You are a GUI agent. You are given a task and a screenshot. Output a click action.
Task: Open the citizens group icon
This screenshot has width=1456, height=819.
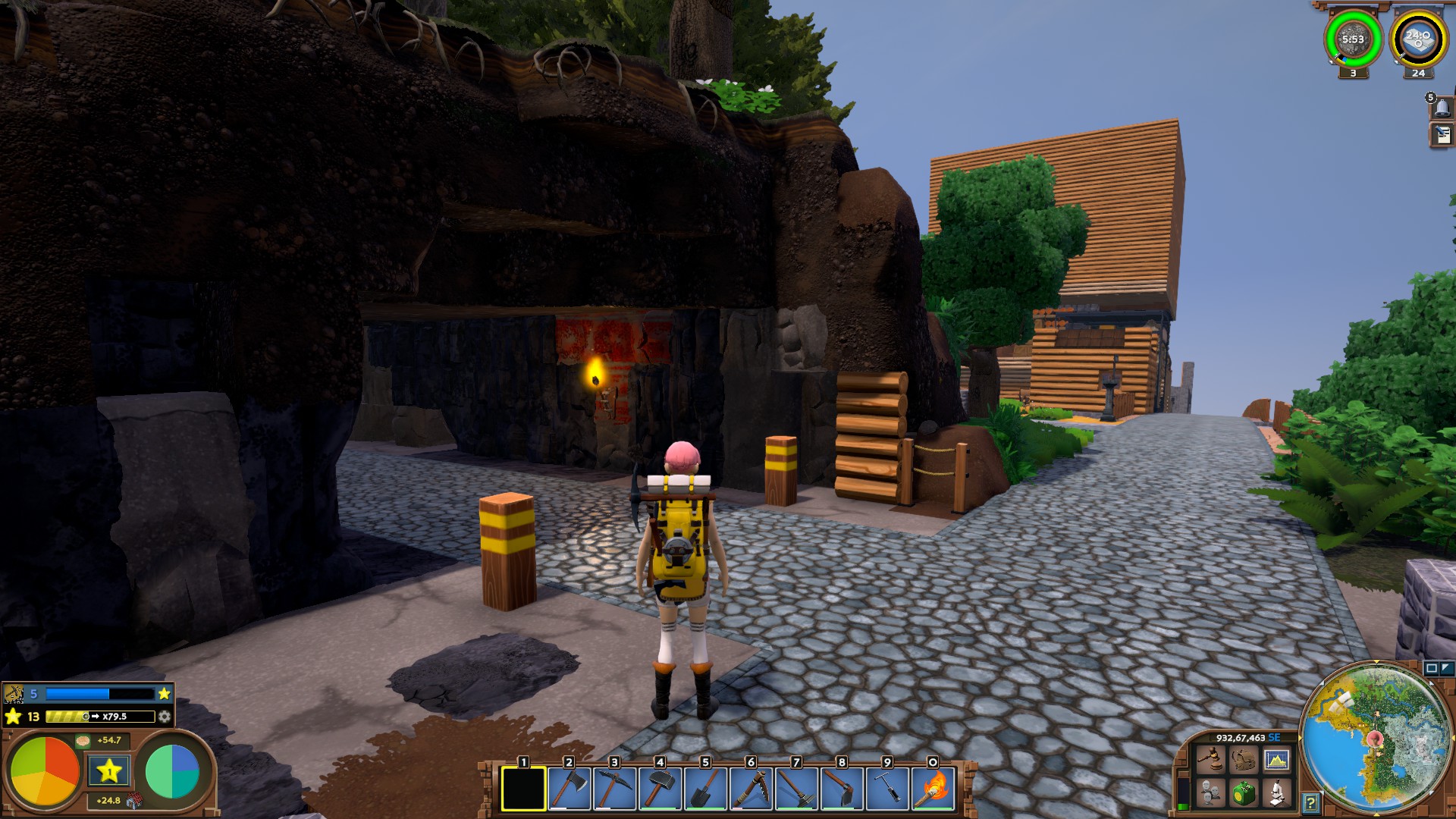point(1210,793)
